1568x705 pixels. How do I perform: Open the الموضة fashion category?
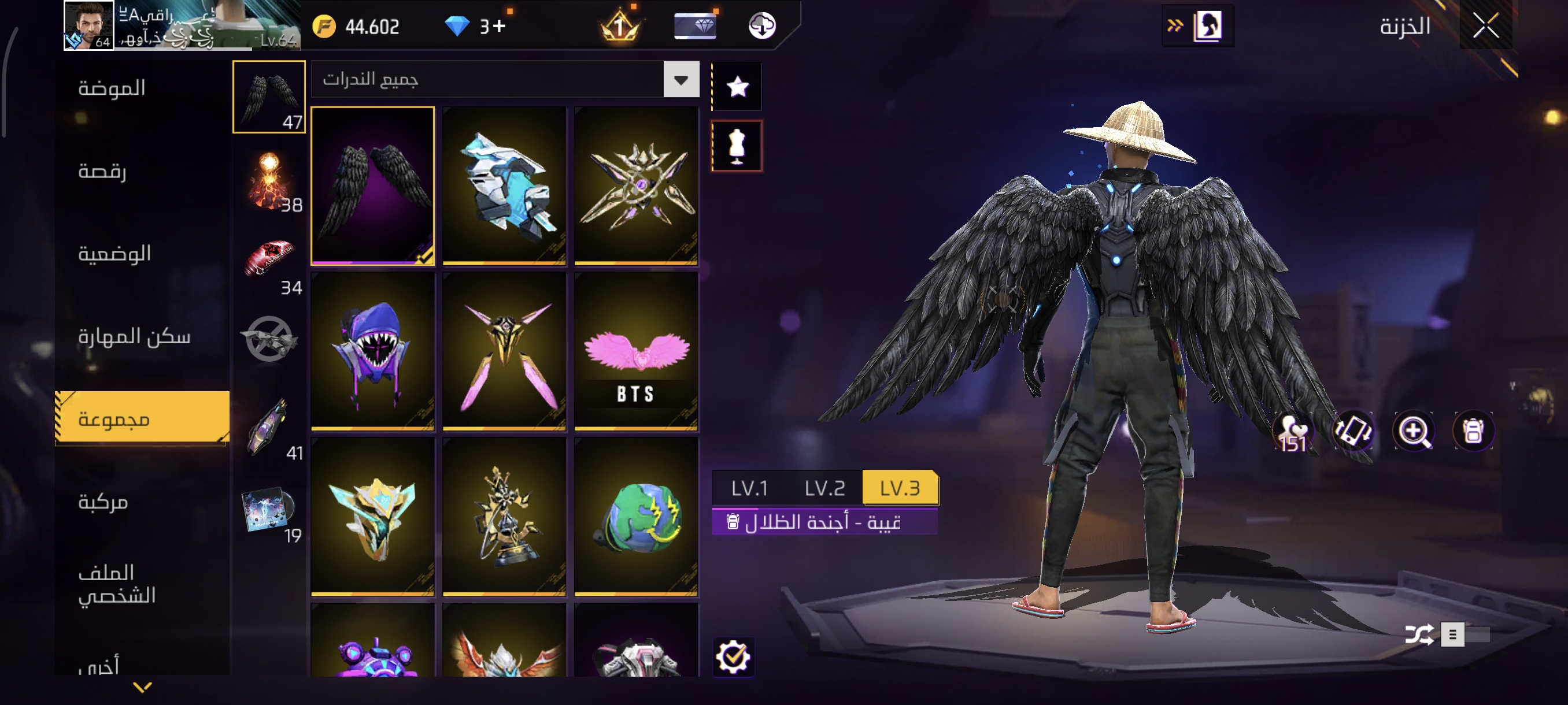[x=112, y=89]
